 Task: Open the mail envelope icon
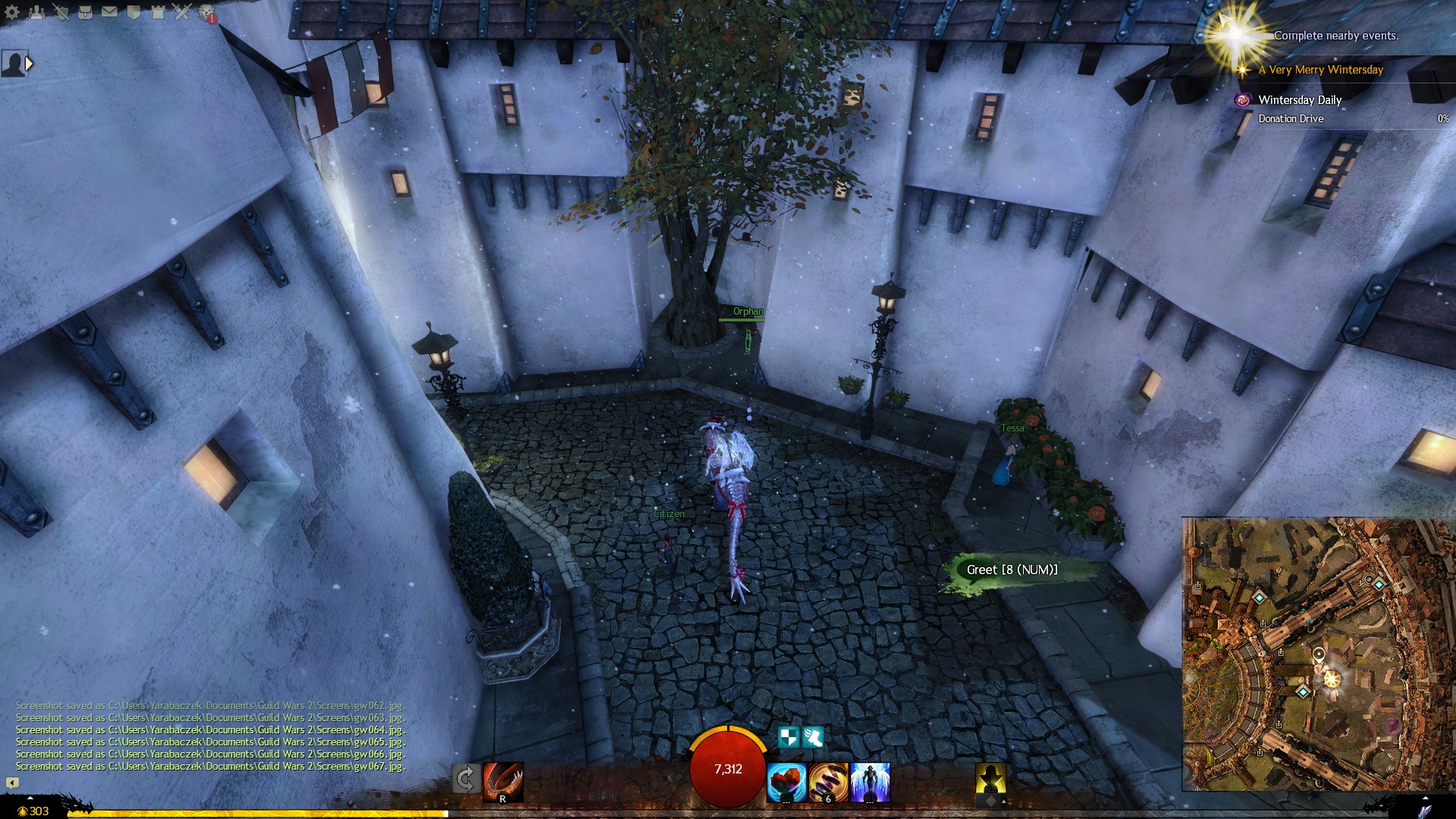pos(109,11)
